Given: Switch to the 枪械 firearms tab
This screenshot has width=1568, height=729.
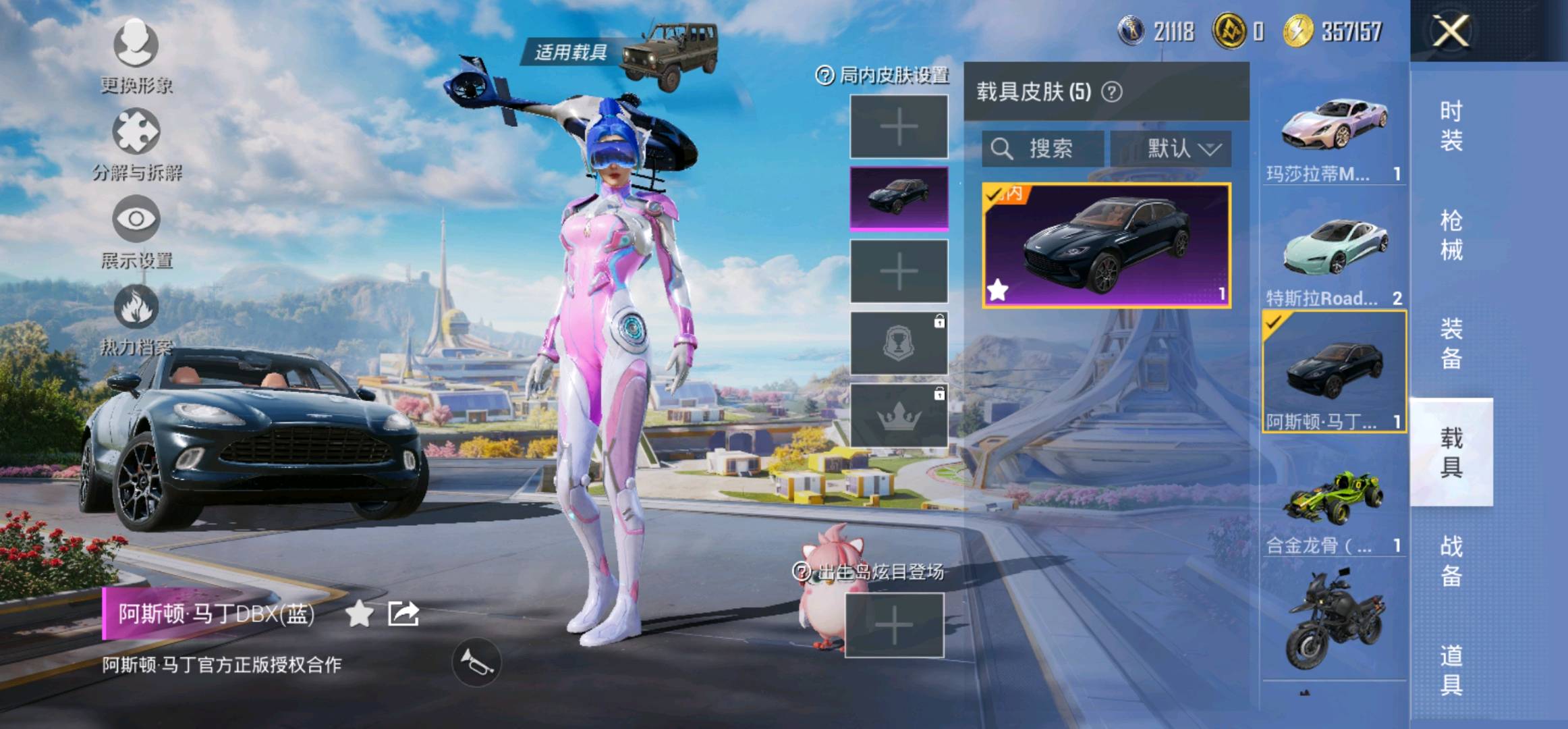Looking at the screenshot, I should (1451, 235).
